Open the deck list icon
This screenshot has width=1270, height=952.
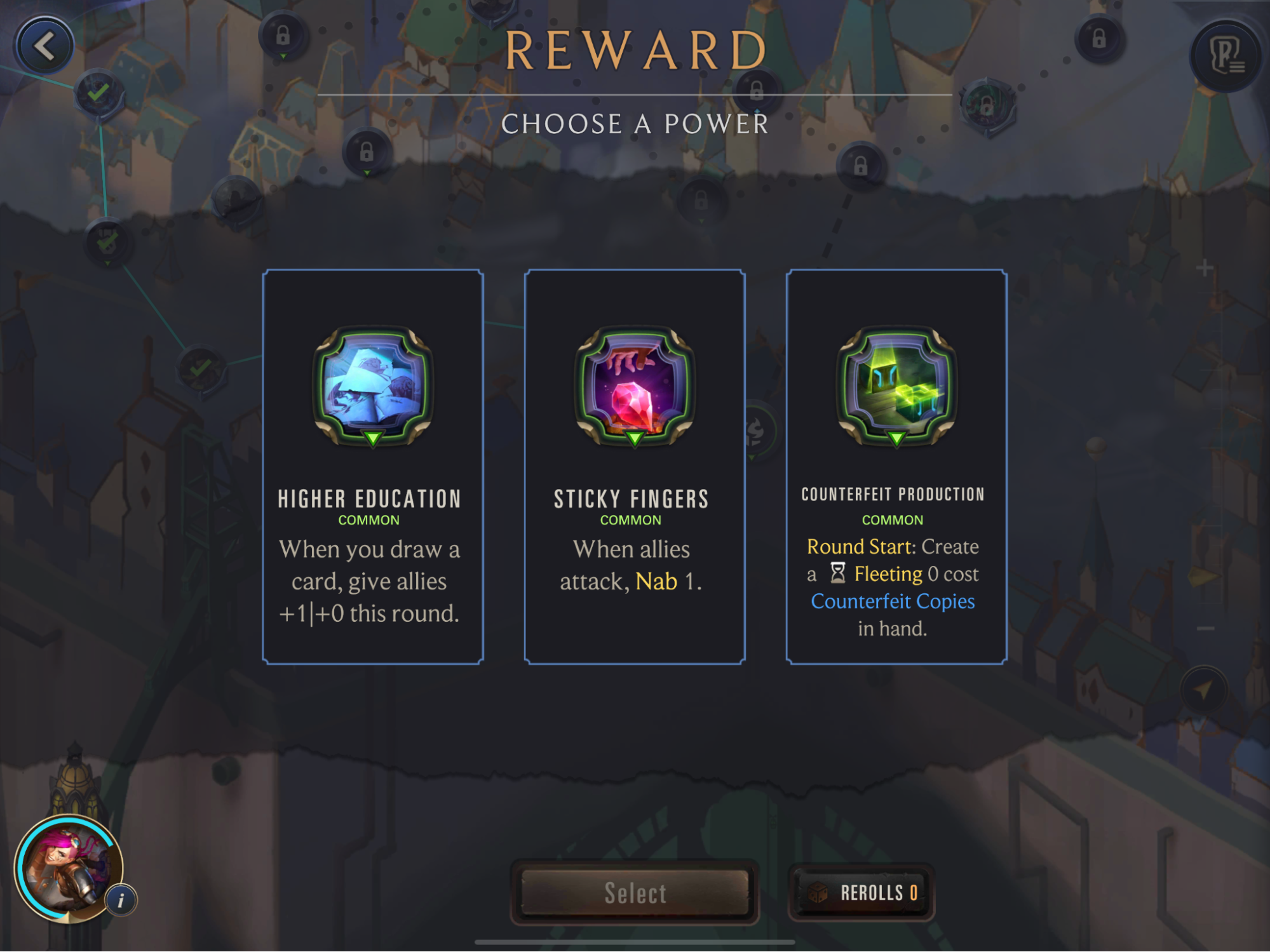pyautogui.click(x=1226, y=56)
